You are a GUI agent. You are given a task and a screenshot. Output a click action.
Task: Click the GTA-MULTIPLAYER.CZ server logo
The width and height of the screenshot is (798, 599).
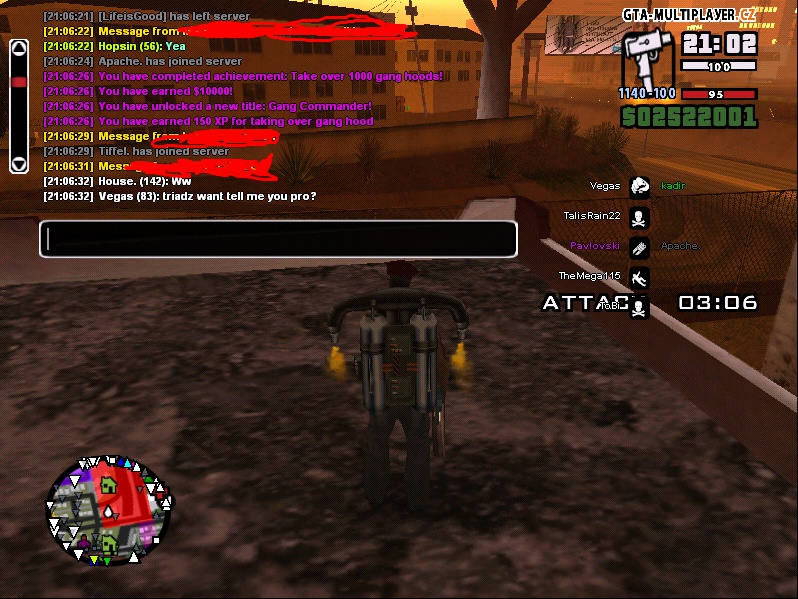[x=689, y=14]
